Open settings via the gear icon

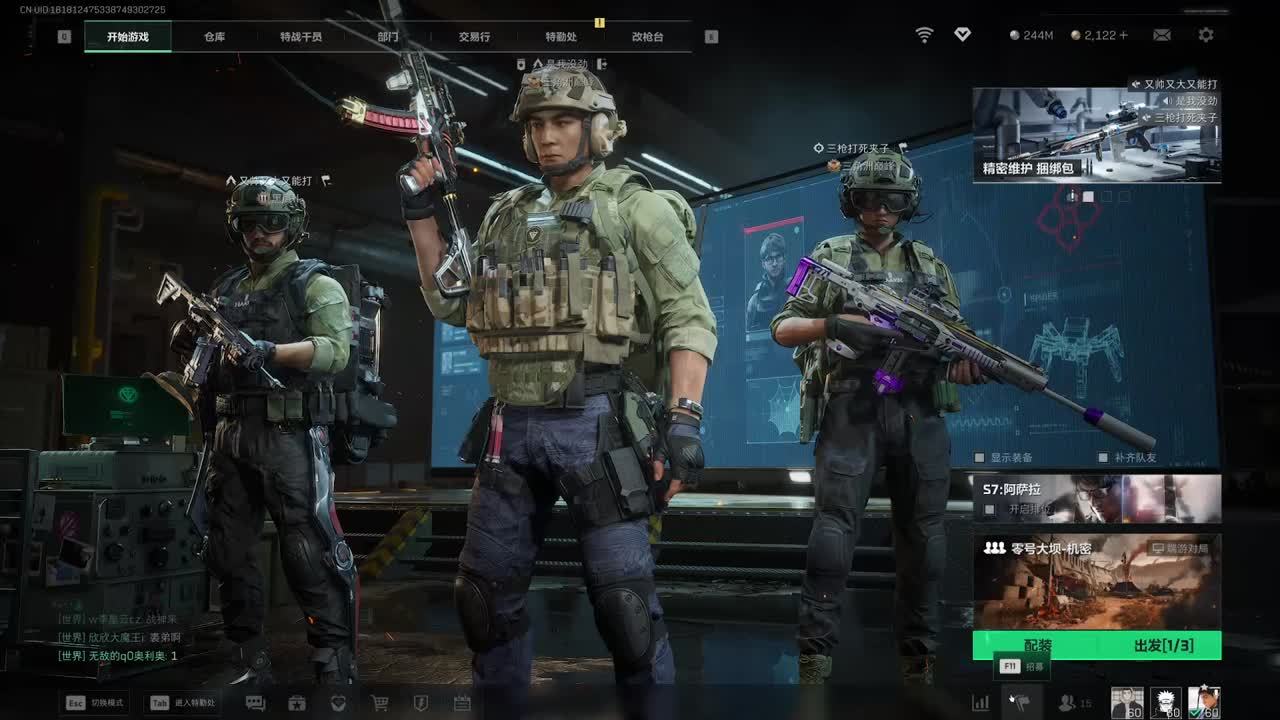(1206, 35)
